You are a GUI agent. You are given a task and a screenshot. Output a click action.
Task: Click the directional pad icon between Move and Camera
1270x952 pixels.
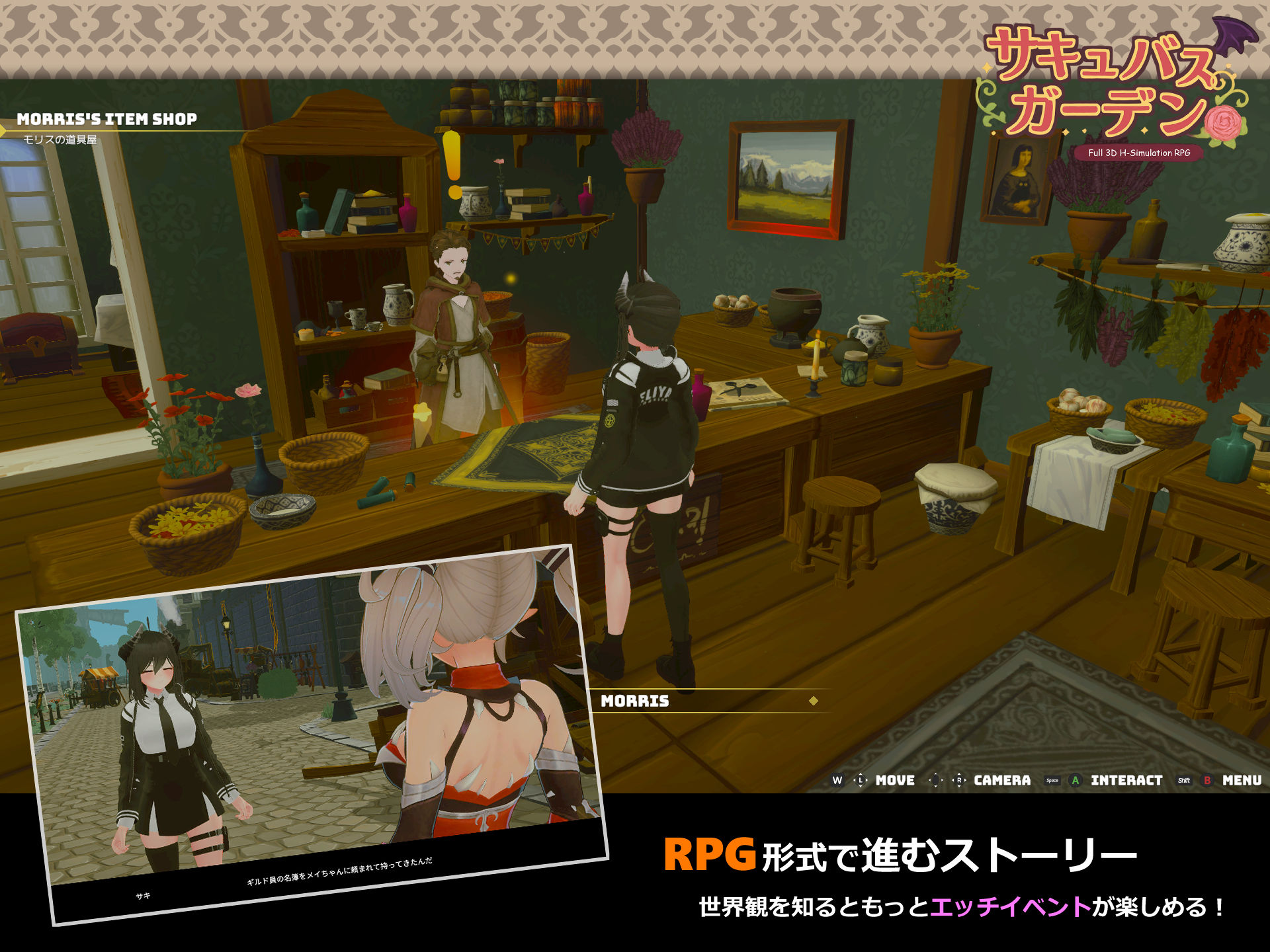(x=935, y=781)
